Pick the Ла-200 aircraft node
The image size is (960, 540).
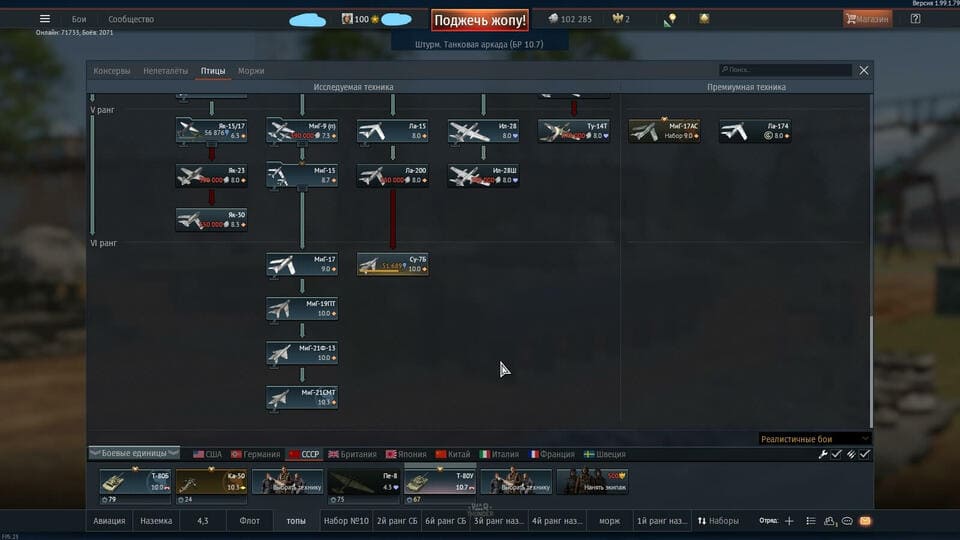coord(393,176)
